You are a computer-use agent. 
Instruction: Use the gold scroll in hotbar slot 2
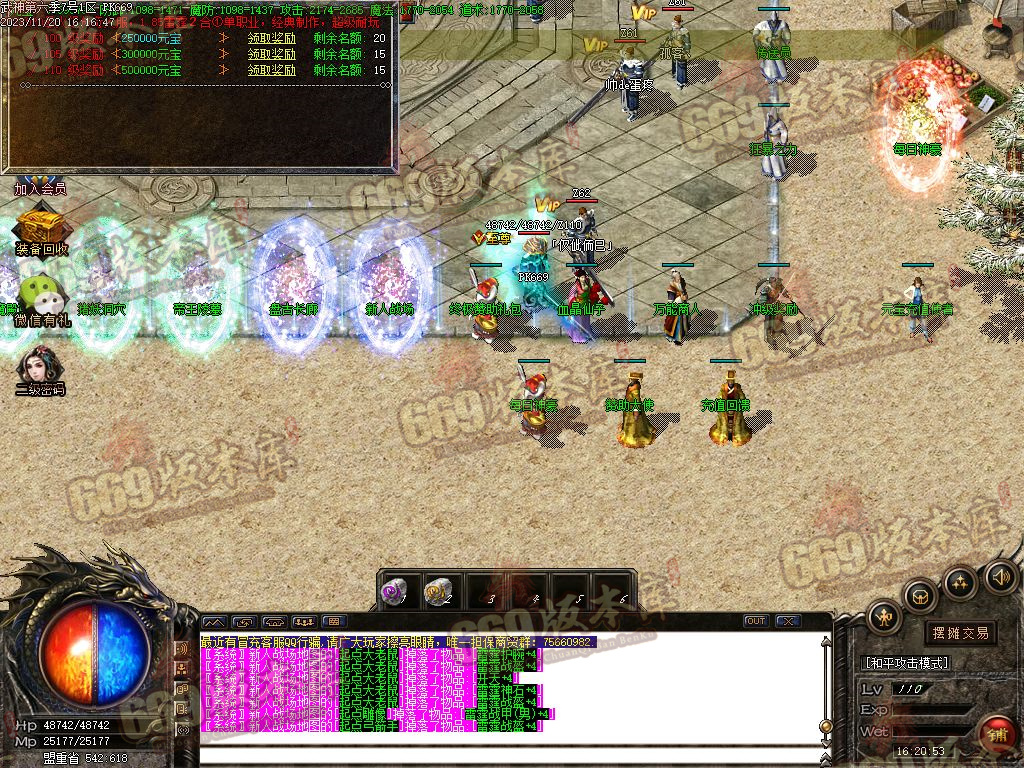click(437, 591)
